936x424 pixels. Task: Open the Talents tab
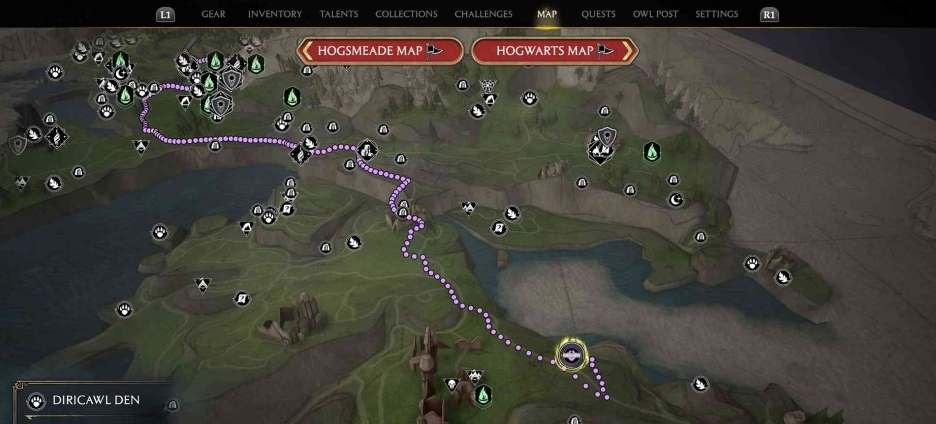(x=339, y=14)
